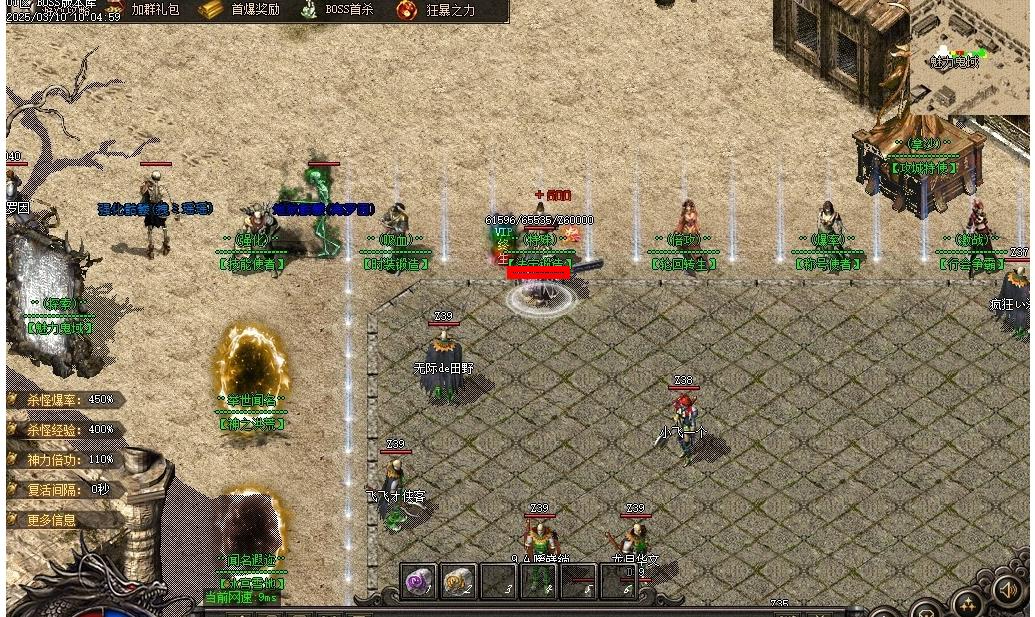Toggle the sound speaker button

(1006, 592)
